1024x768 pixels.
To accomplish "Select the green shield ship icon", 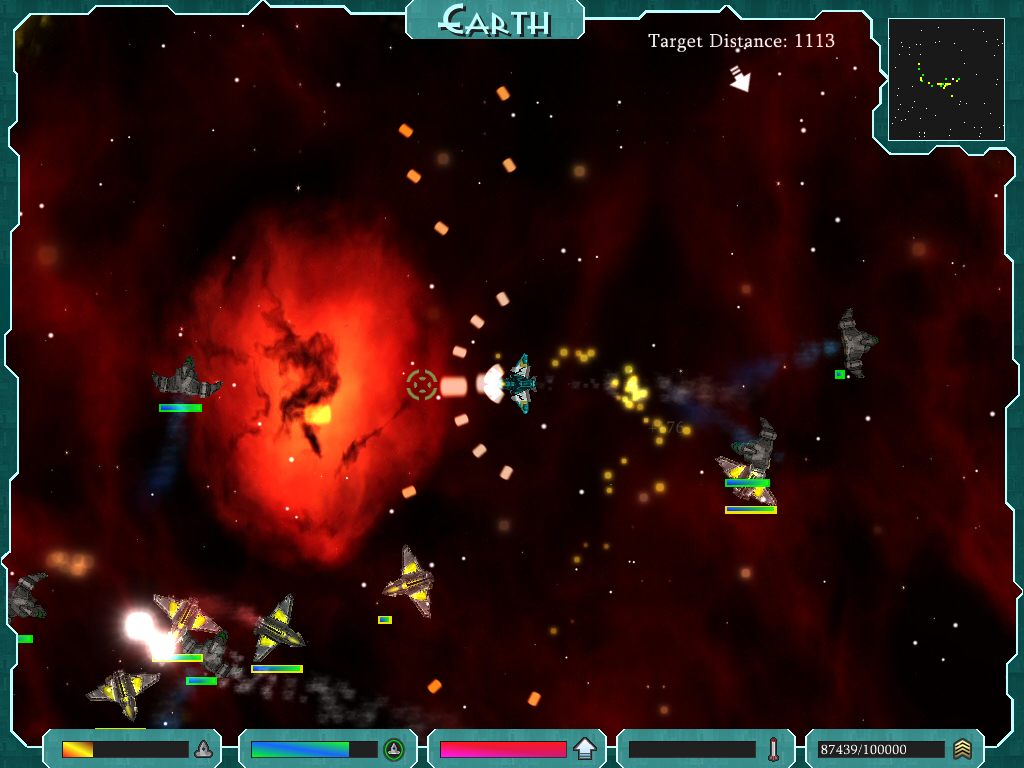I will [394, 749].
